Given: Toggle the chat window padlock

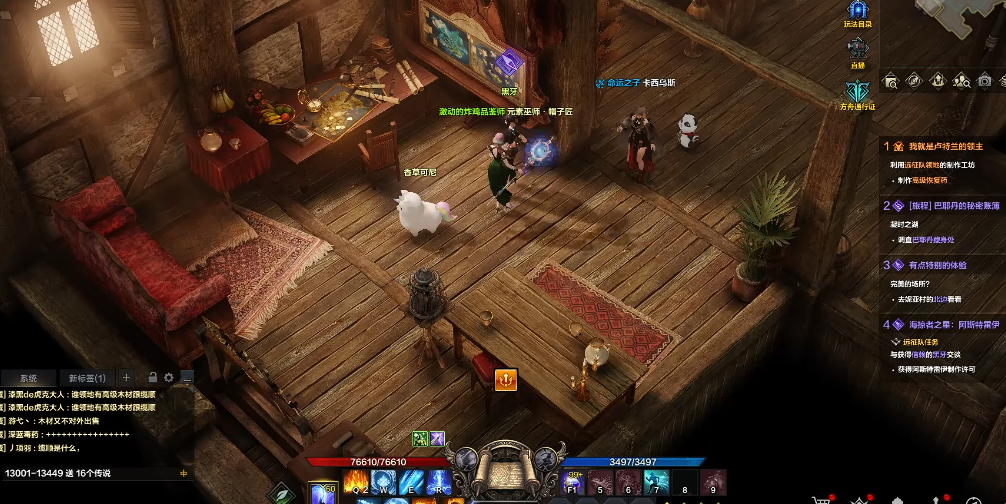Looking at the screenshot, I should click(x=152, y=378).
